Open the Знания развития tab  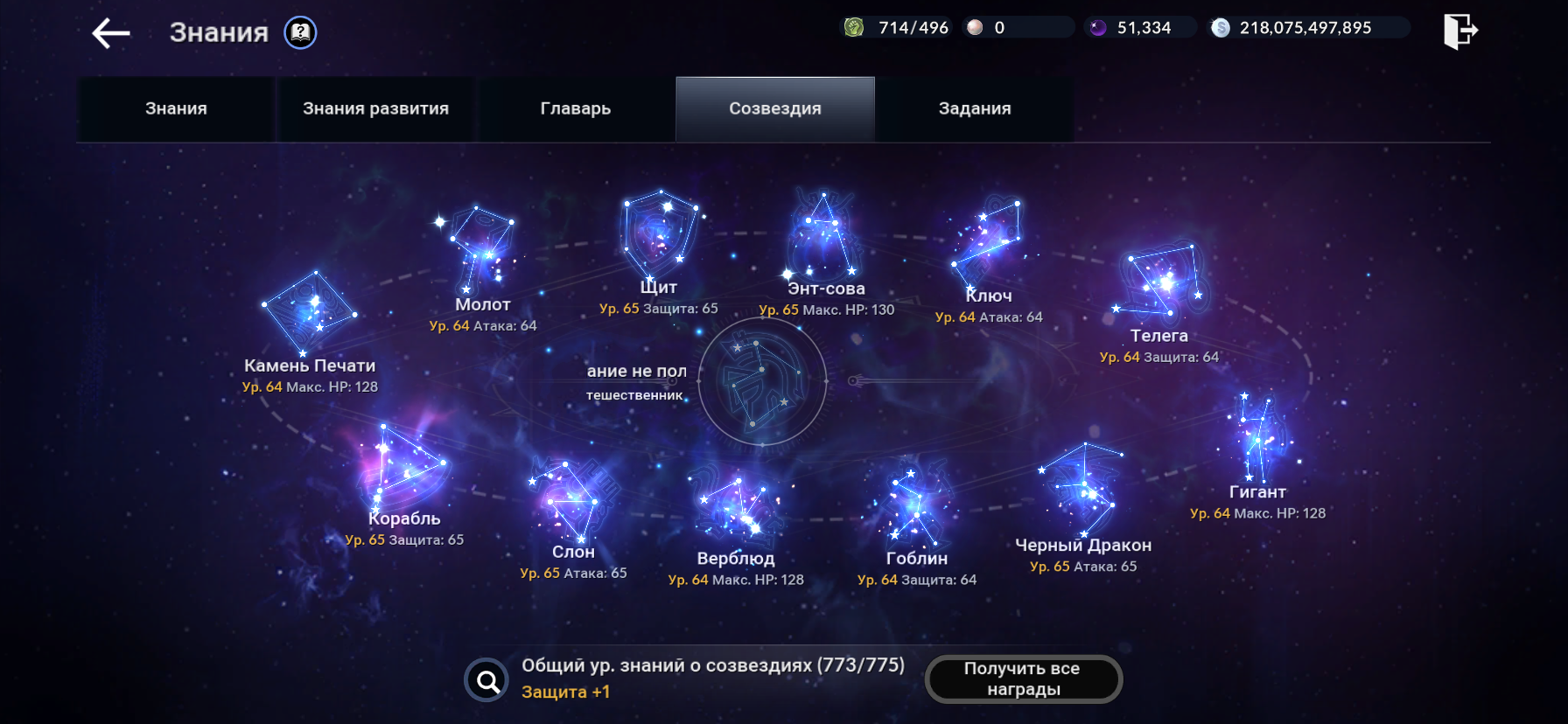[x=375, y=109]
